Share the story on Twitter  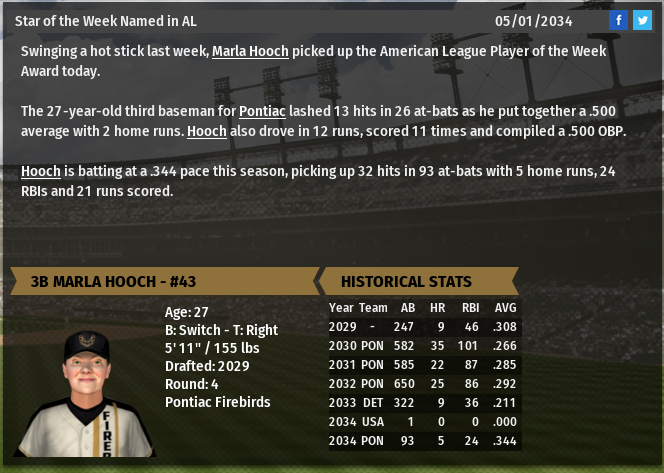point(641,20)
